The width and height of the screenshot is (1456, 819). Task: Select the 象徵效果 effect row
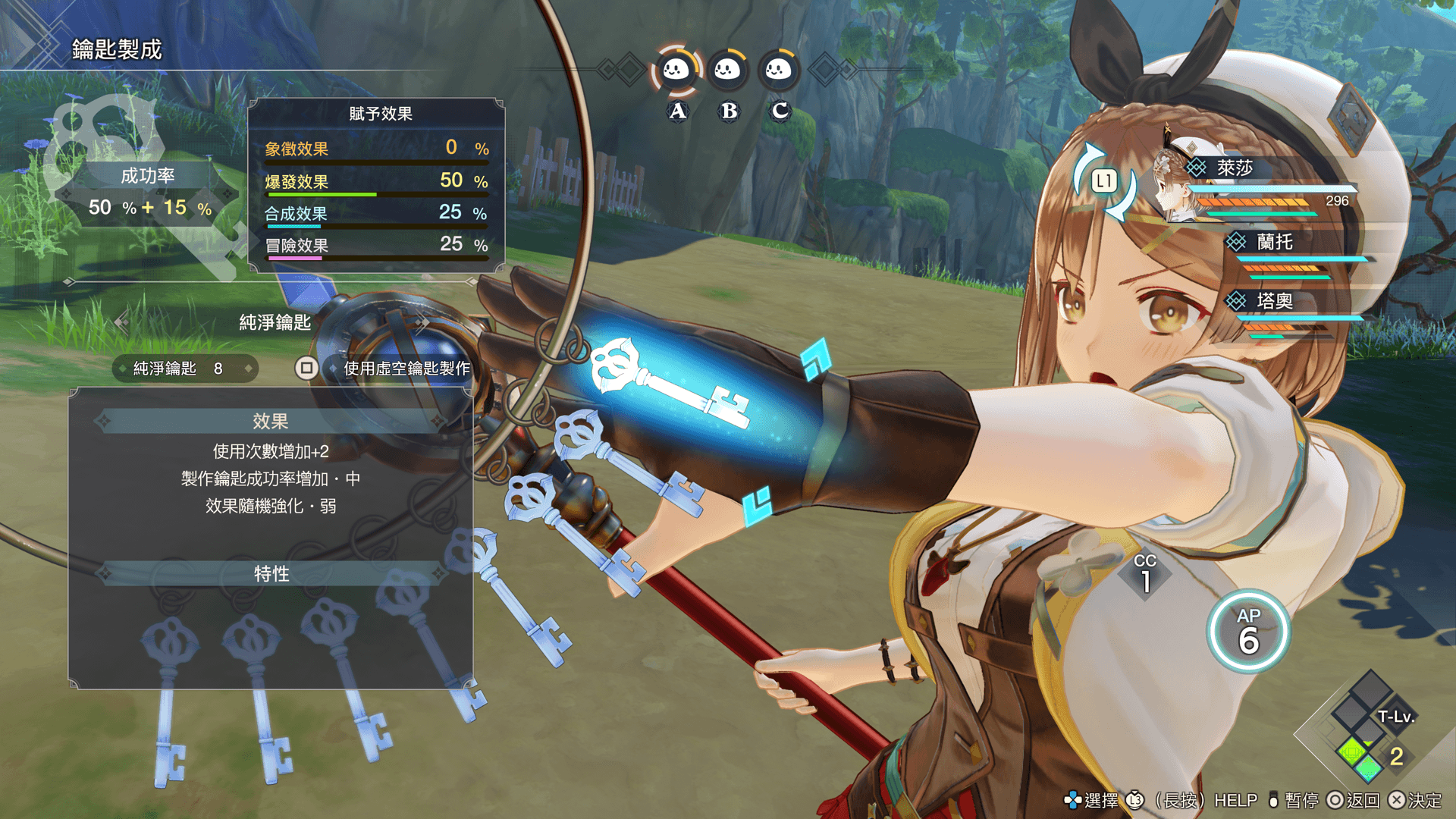[376, 149]
